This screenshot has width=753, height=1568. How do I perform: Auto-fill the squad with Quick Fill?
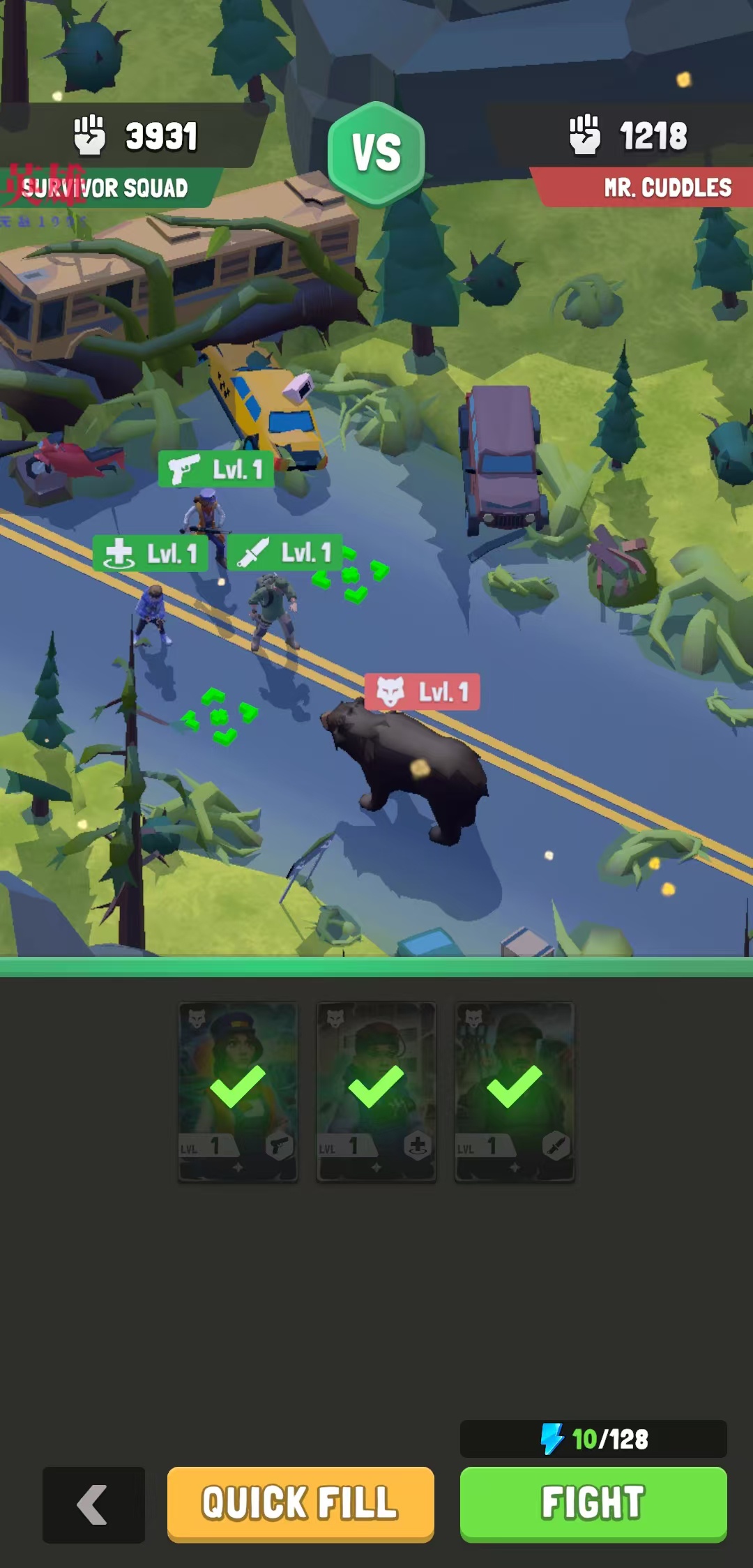(x=300, y=1502)
